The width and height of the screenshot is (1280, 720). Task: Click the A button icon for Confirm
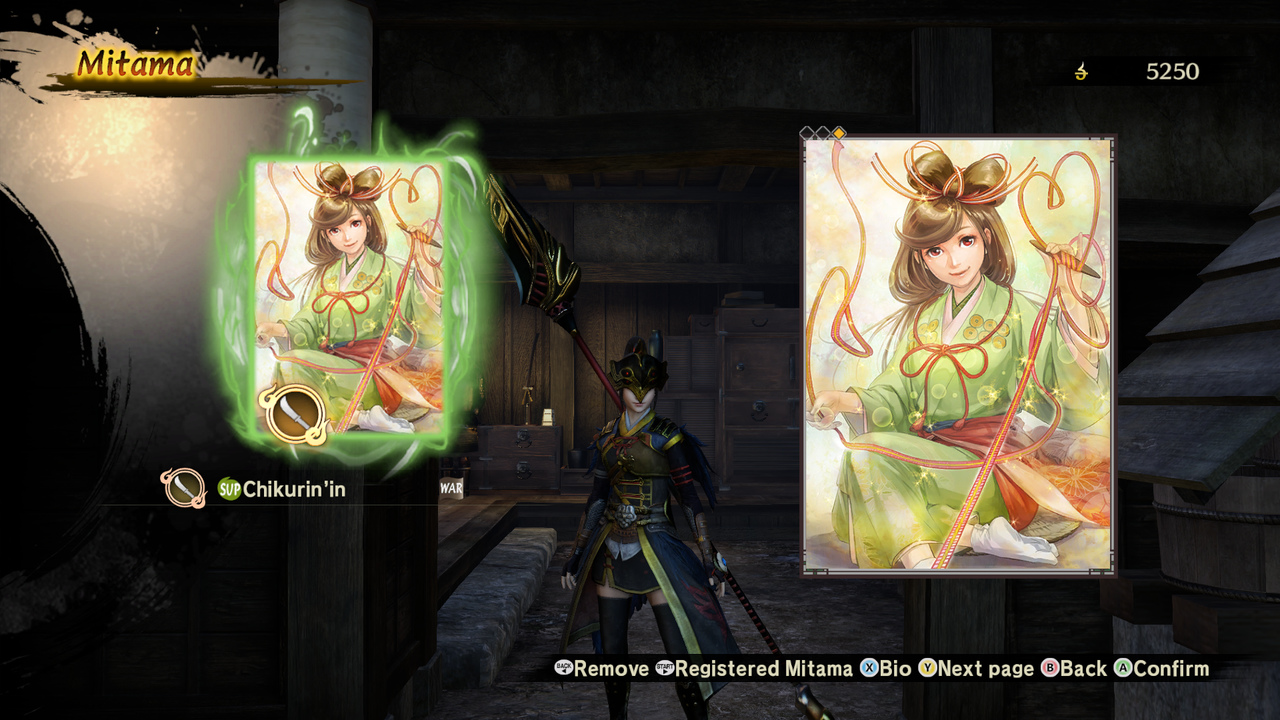pos(1122,668)
